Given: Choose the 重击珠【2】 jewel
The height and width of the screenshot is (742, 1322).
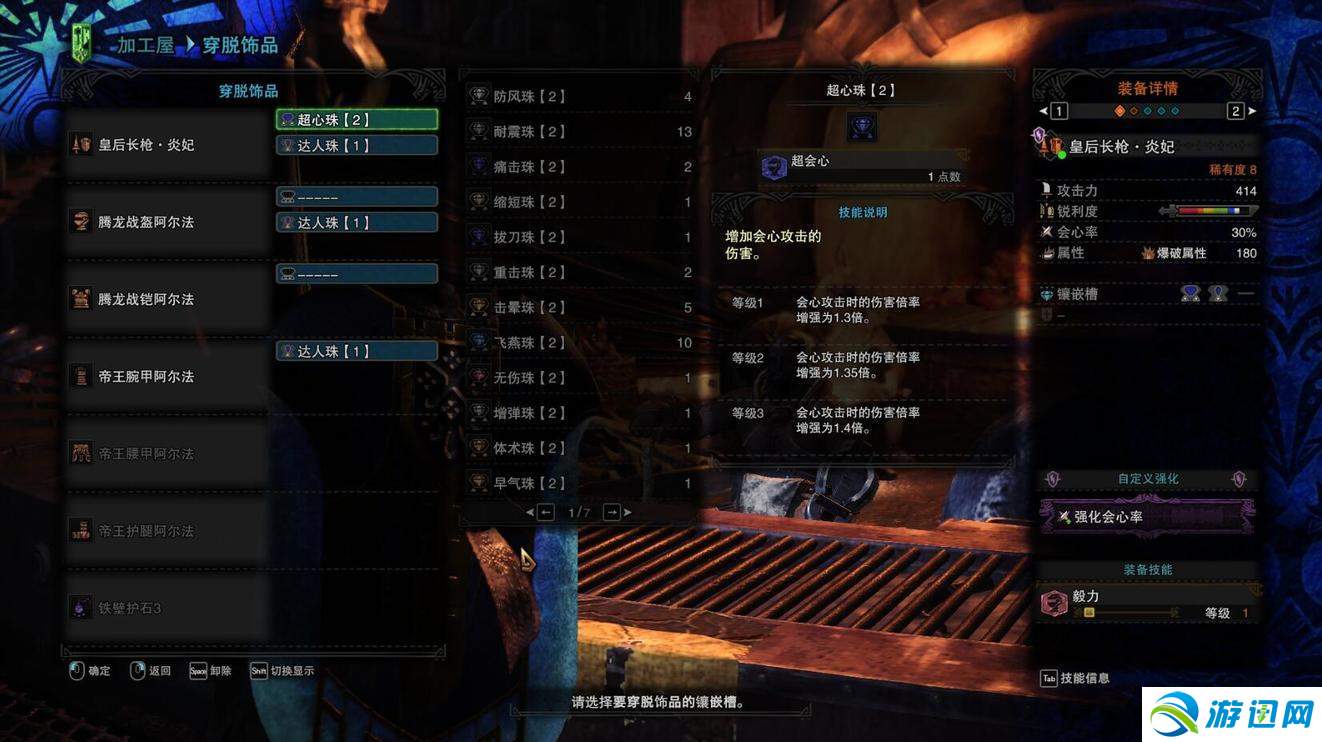Looking at the screenshot, I should pyautogui.click(x=579, y=272).
